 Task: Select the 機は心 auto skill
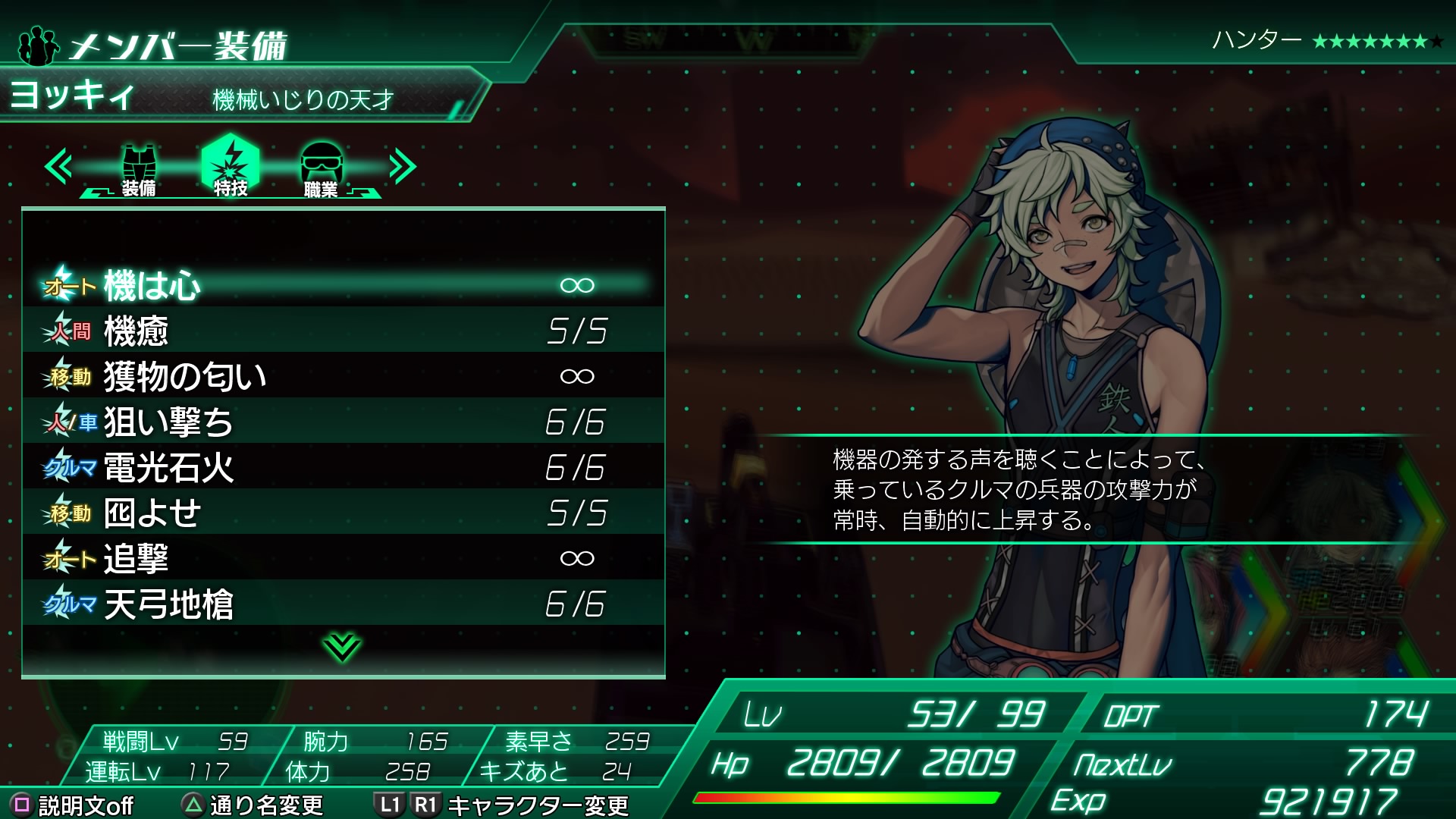pos(344,285)
